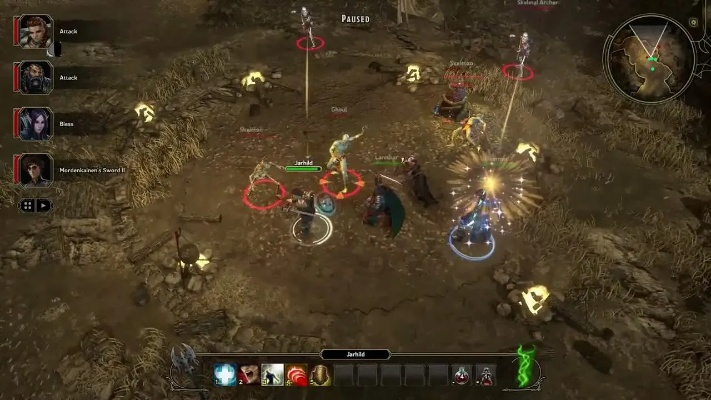Activate the blue cross healing ability
This screenshot has width=711, height=400.
pos(225,375)
